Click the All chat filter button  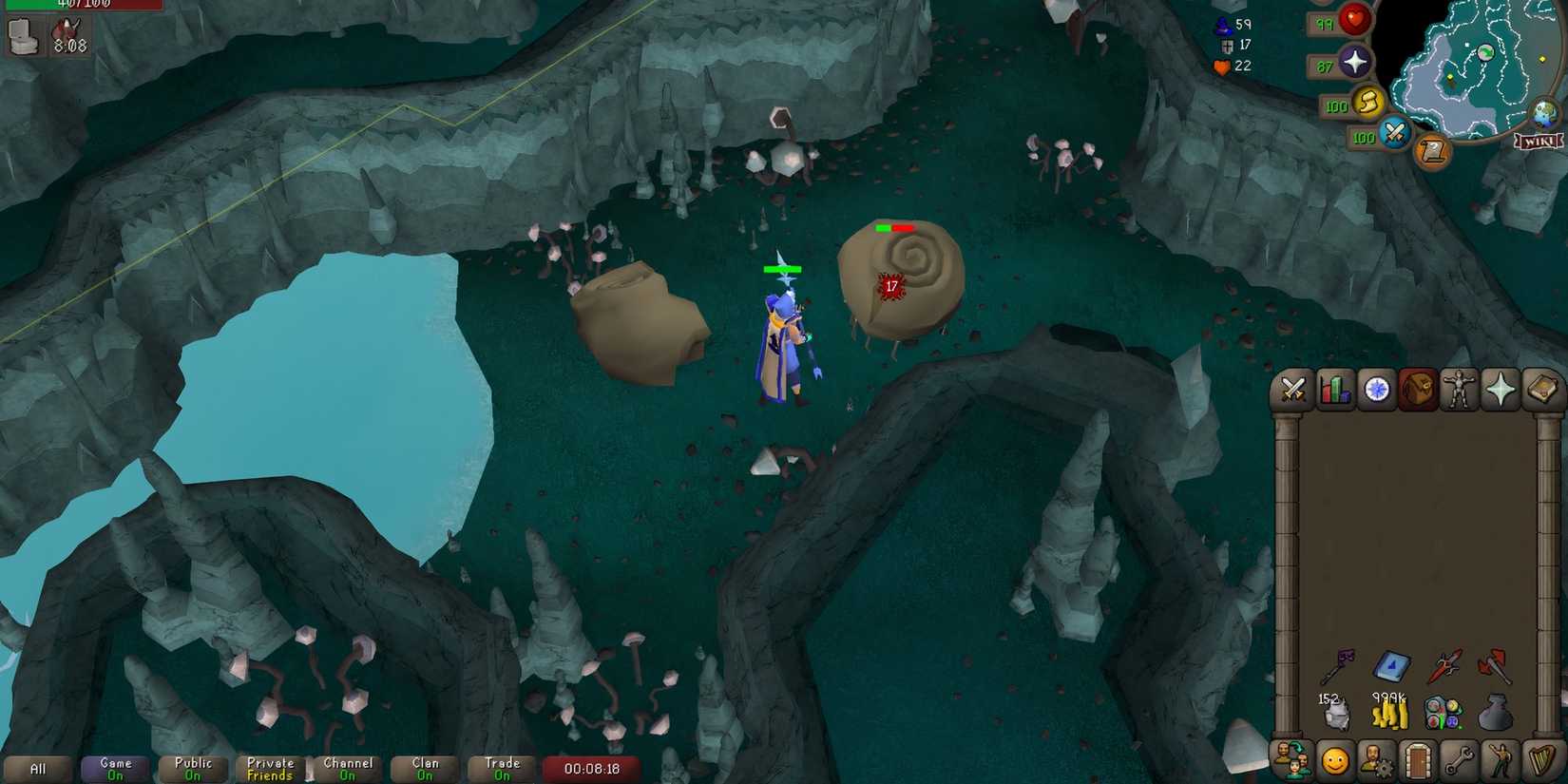(38, 767)
